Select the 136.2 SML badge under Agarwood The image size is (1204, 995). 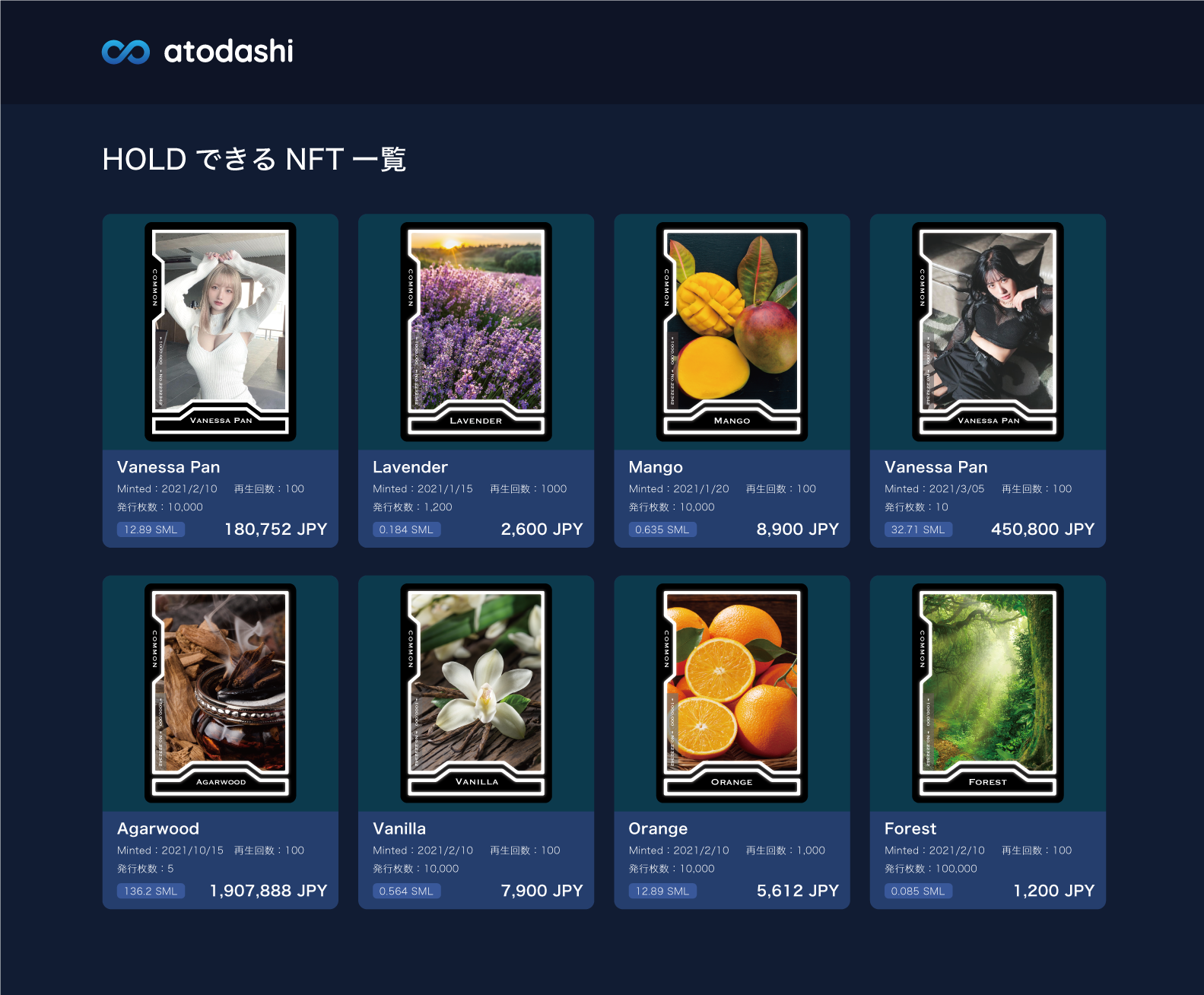pos(151,890)
